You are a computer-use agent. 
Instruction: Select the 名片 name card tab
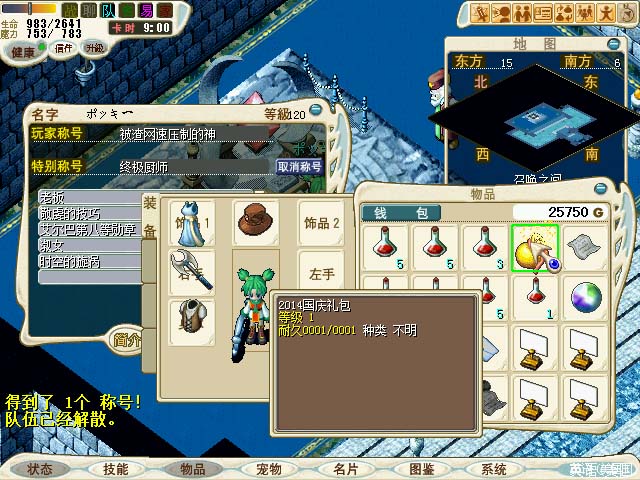[346, 468]
